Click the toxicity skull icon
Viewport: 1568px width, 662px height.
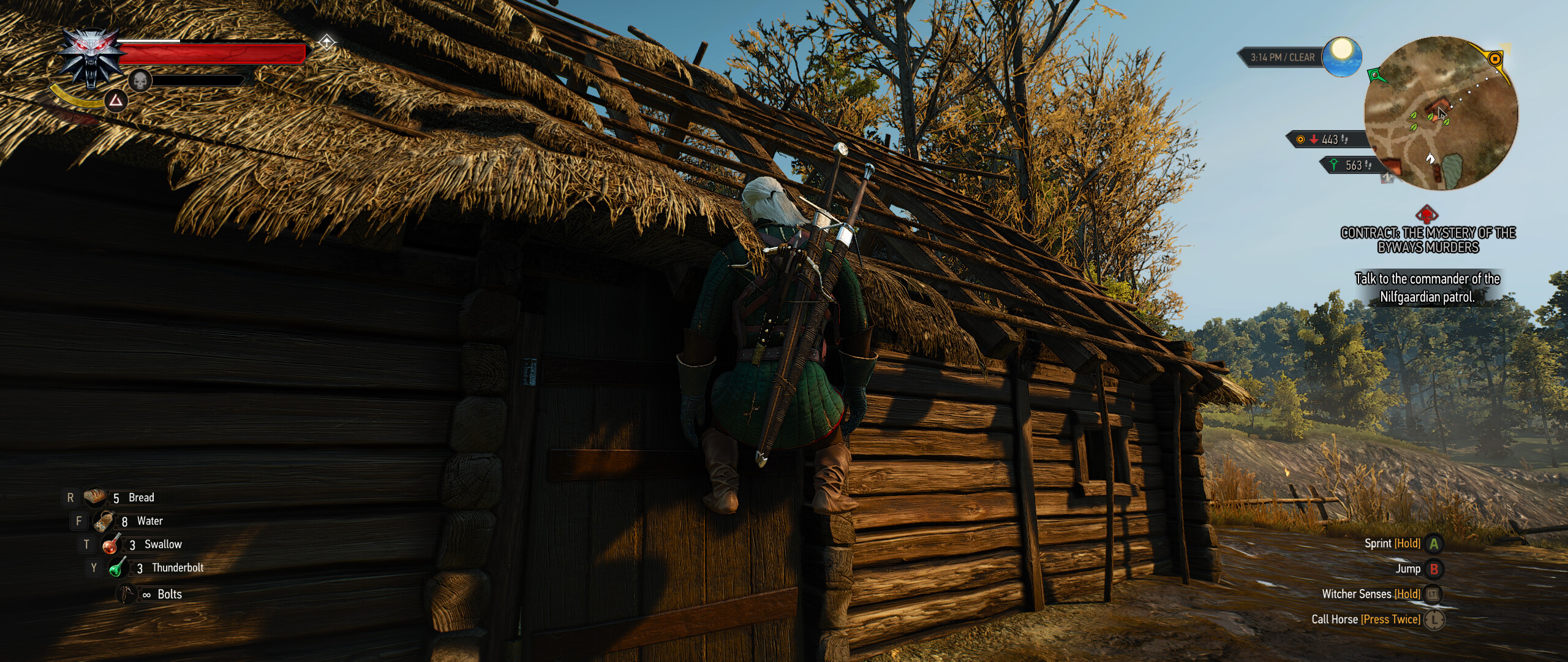[x=140, y=80]
